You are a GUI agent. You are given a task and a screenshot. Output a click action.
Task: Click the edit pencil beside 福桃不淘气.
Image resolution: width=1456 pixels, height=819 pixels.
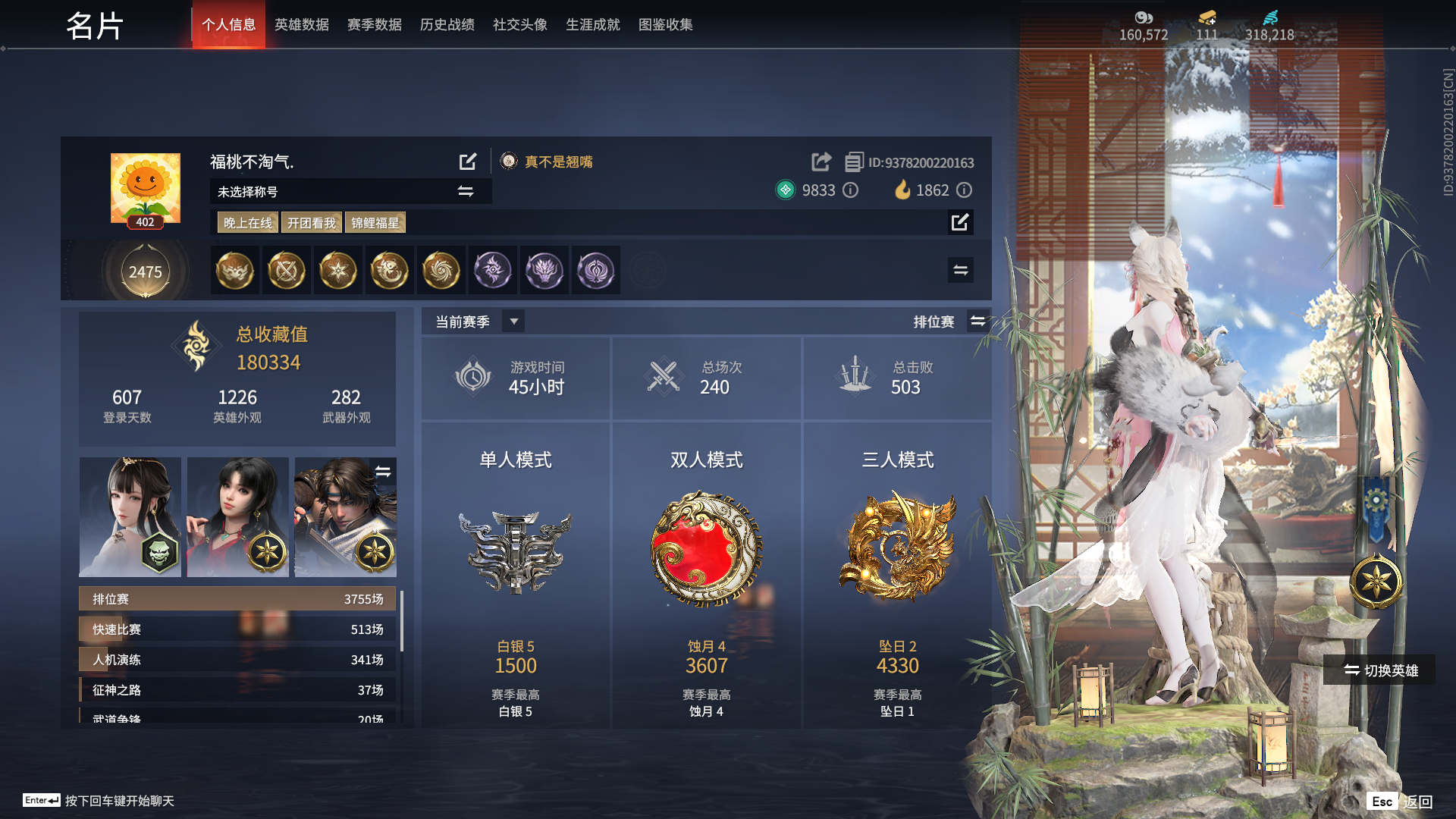pos(468,162)
